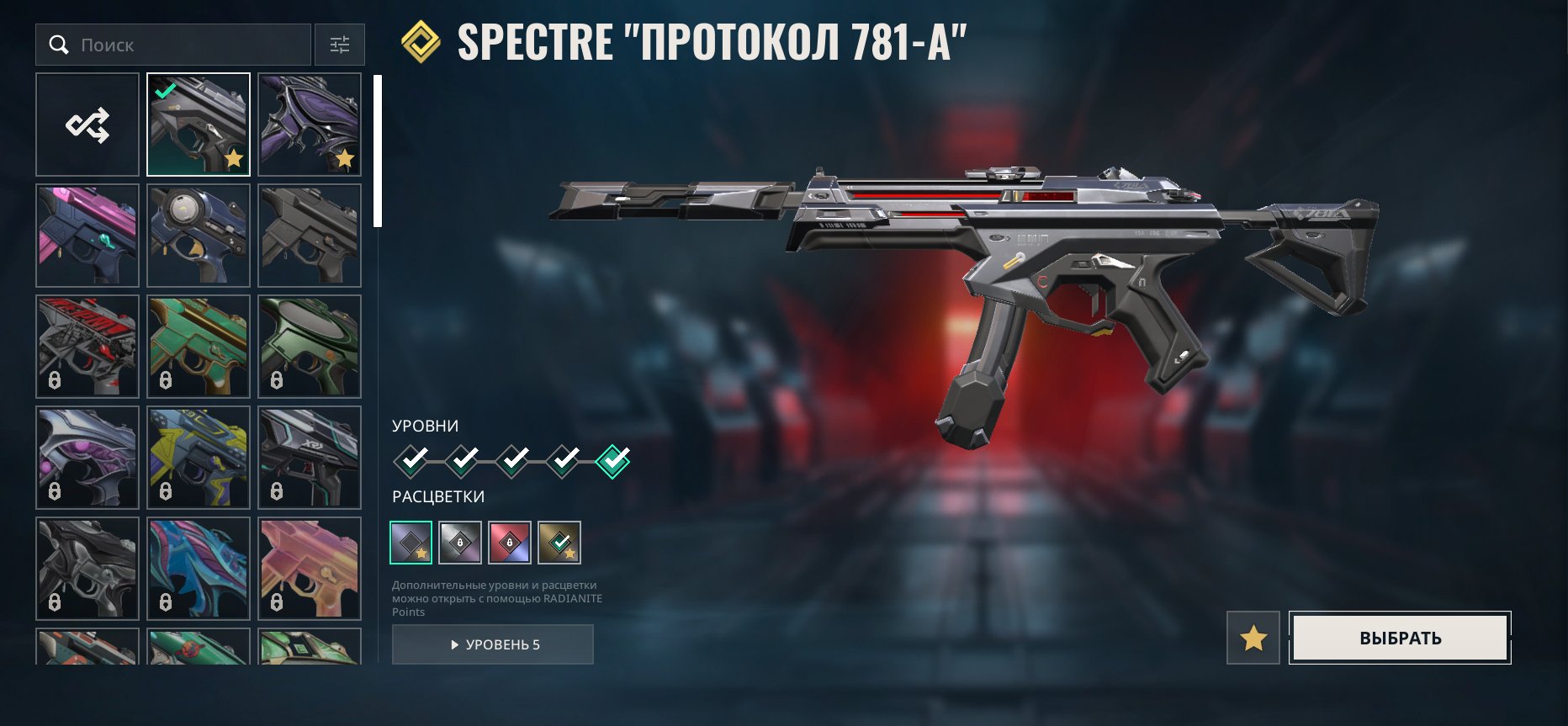Open the locked gray variant swatch

click(x=462, y=543)
